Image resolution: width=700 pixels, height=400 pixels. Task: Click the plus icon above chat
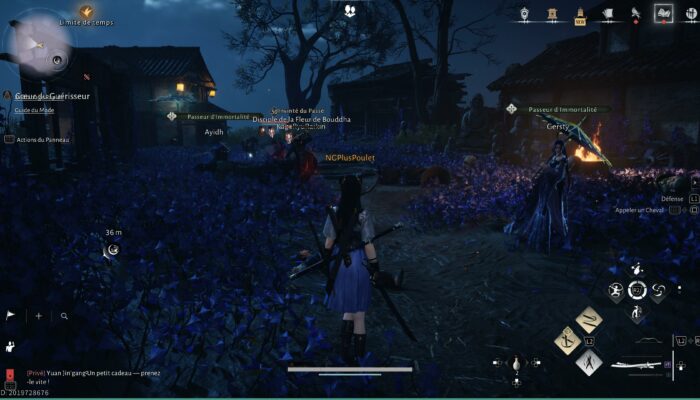(x=39, y=315)
